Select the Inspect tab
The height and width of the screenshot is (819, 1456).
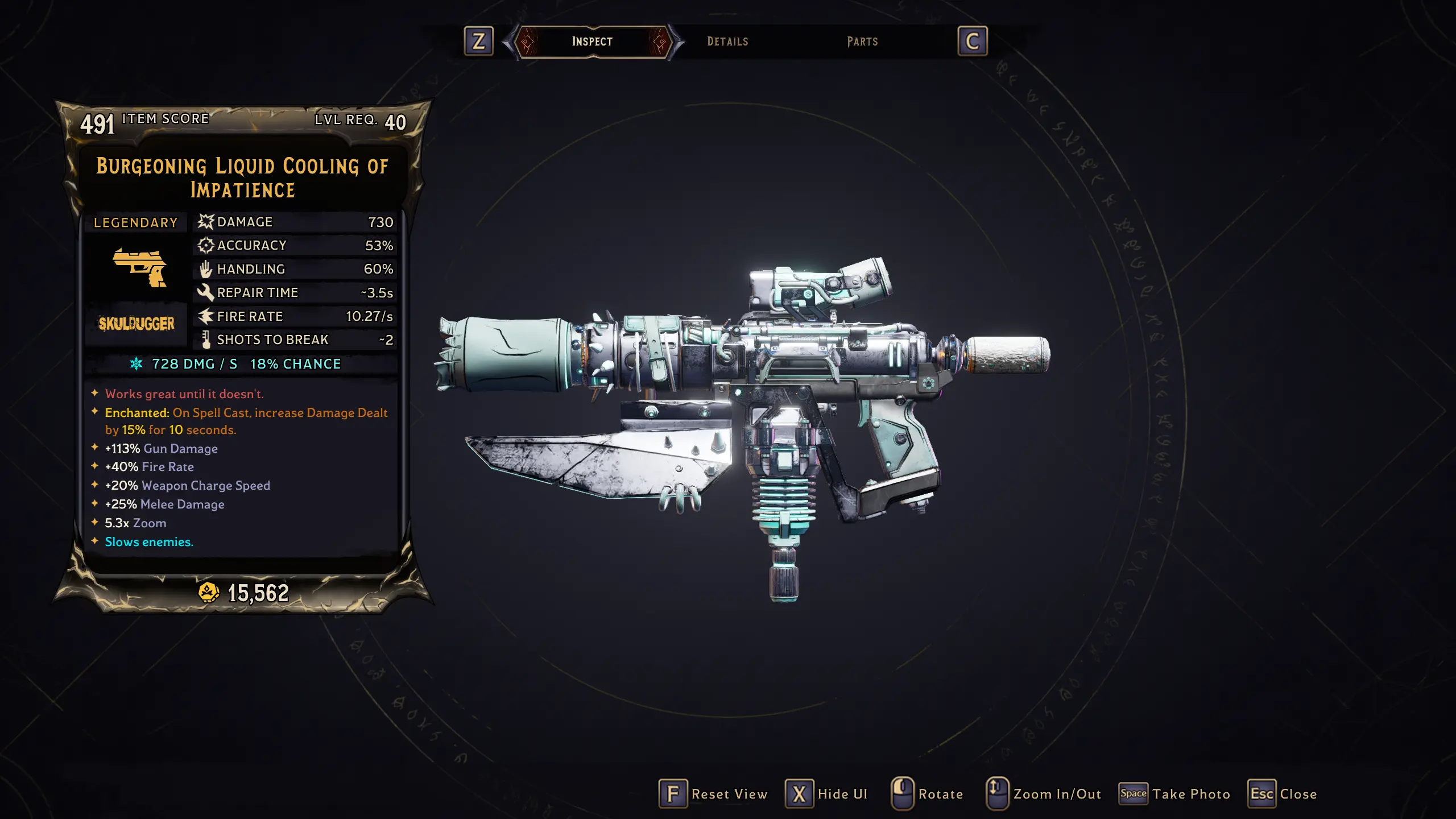coord(592,42)
